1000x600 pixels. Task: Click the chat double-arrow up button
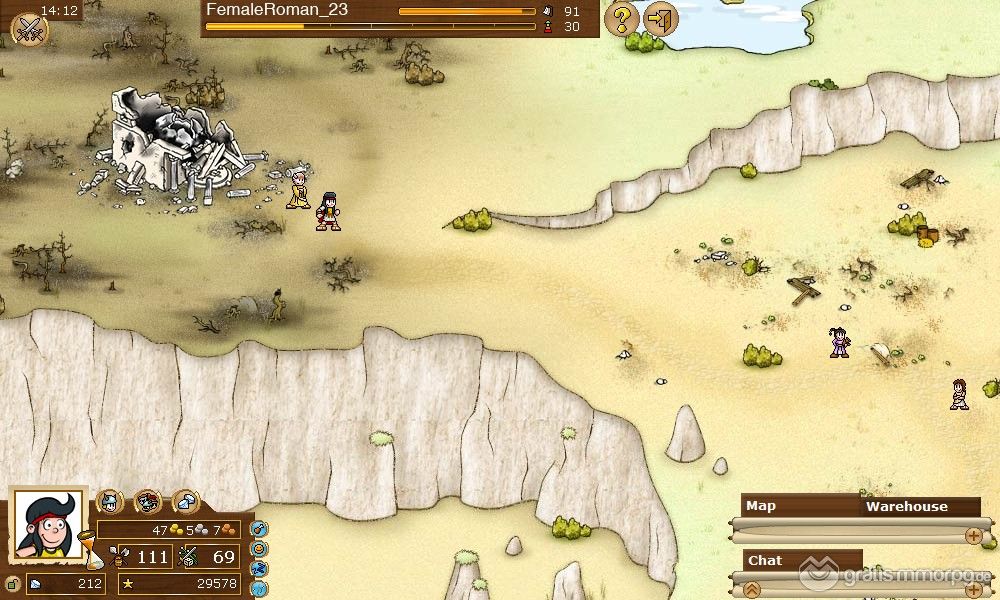(752, 589)
